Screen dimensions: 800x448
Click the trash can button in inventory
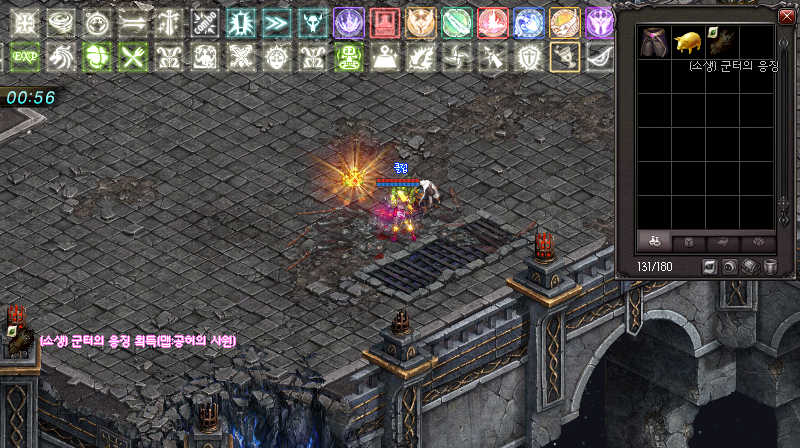(771, 267)
